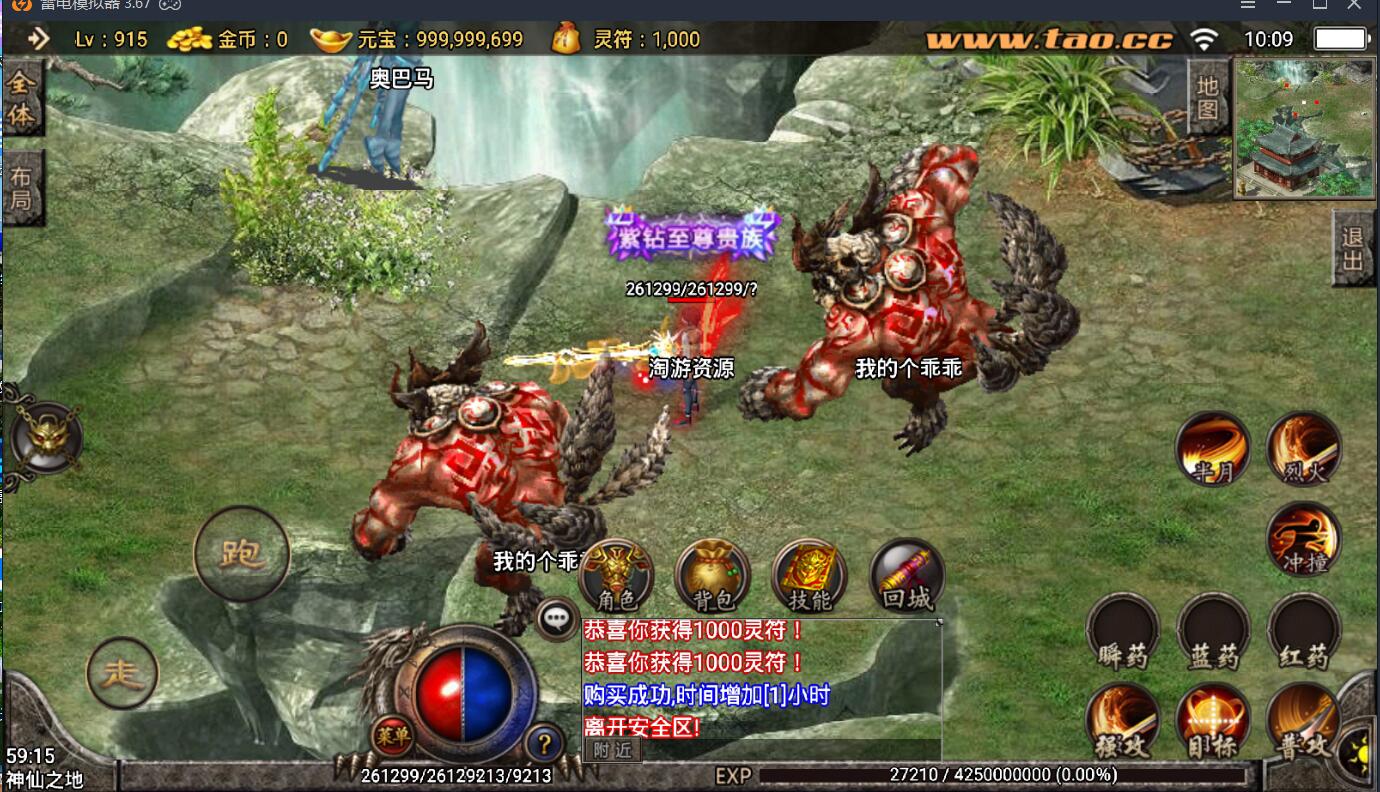1380x792 pixels.
Task: Open the 菜单 menu button
Action: pyautogui.click(x=392, y=737)
